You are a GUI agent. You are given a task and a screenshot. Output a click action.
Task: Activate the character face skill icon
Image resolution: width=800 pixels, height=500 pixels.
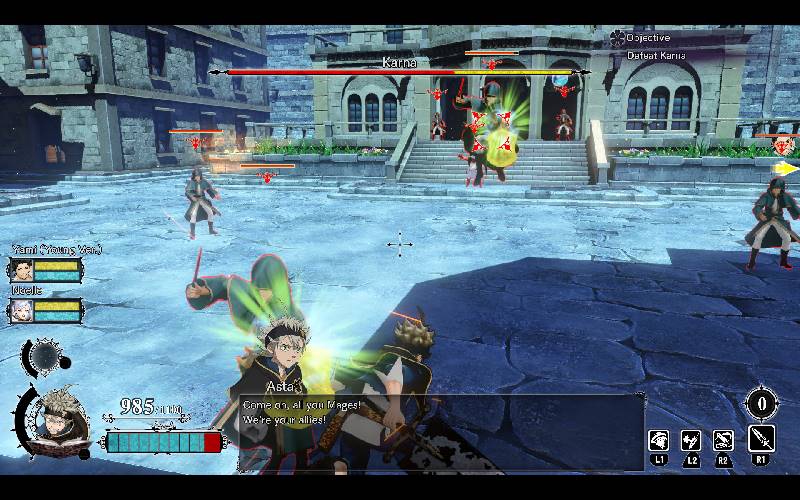click(660, 439)
